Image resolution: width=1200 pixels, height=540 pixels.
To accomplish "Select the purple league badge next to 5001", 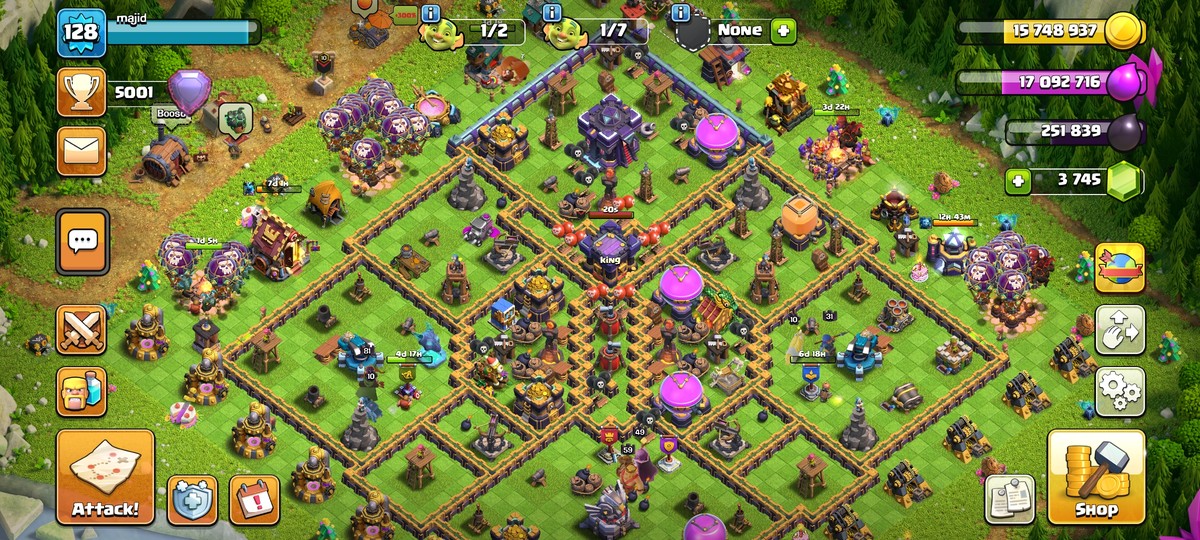I will click(x=189, y=92).
